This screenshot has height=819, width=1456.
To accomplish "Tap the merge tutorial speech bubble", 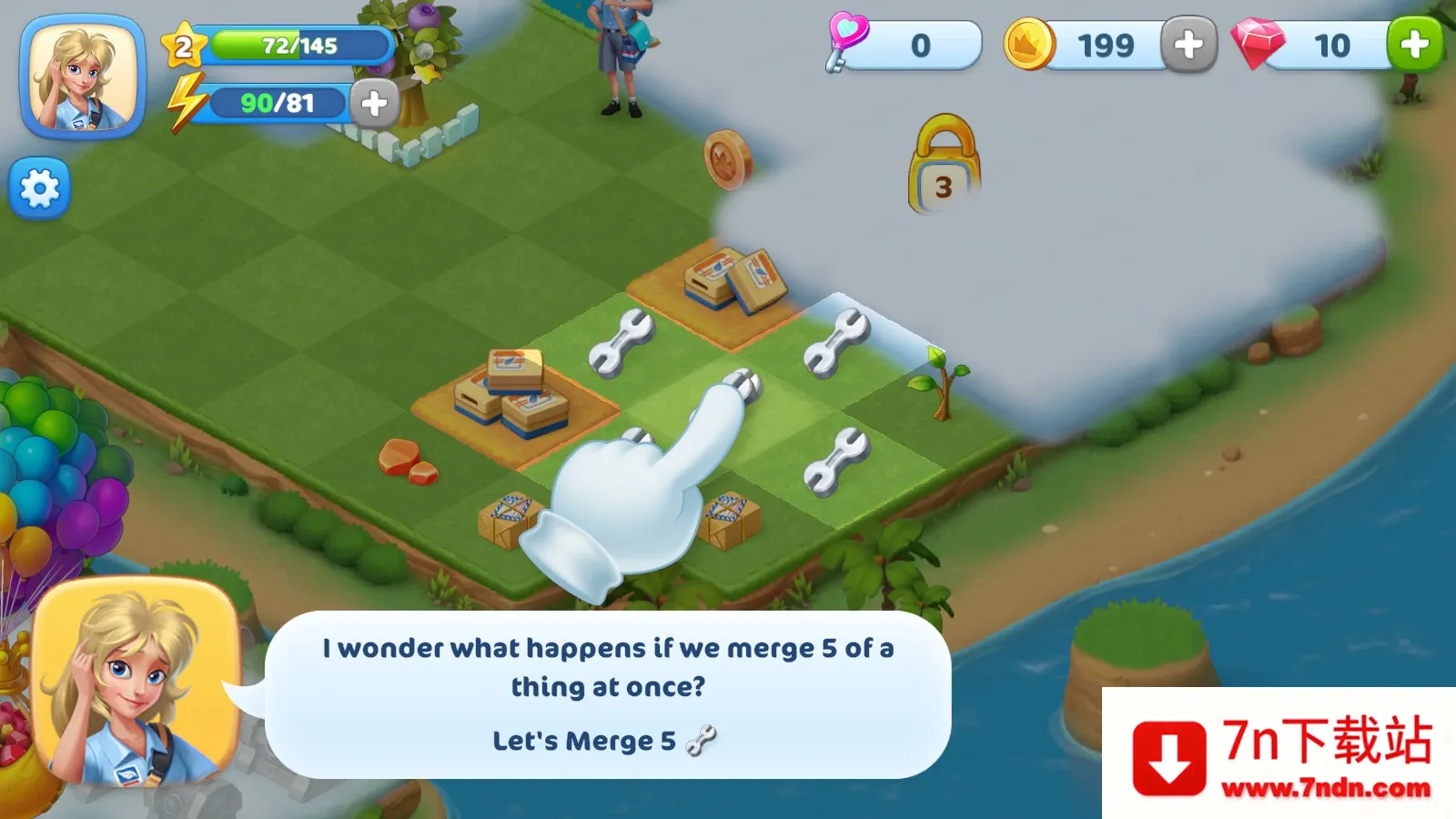I will pyautogui.click(x=608, y=693).
